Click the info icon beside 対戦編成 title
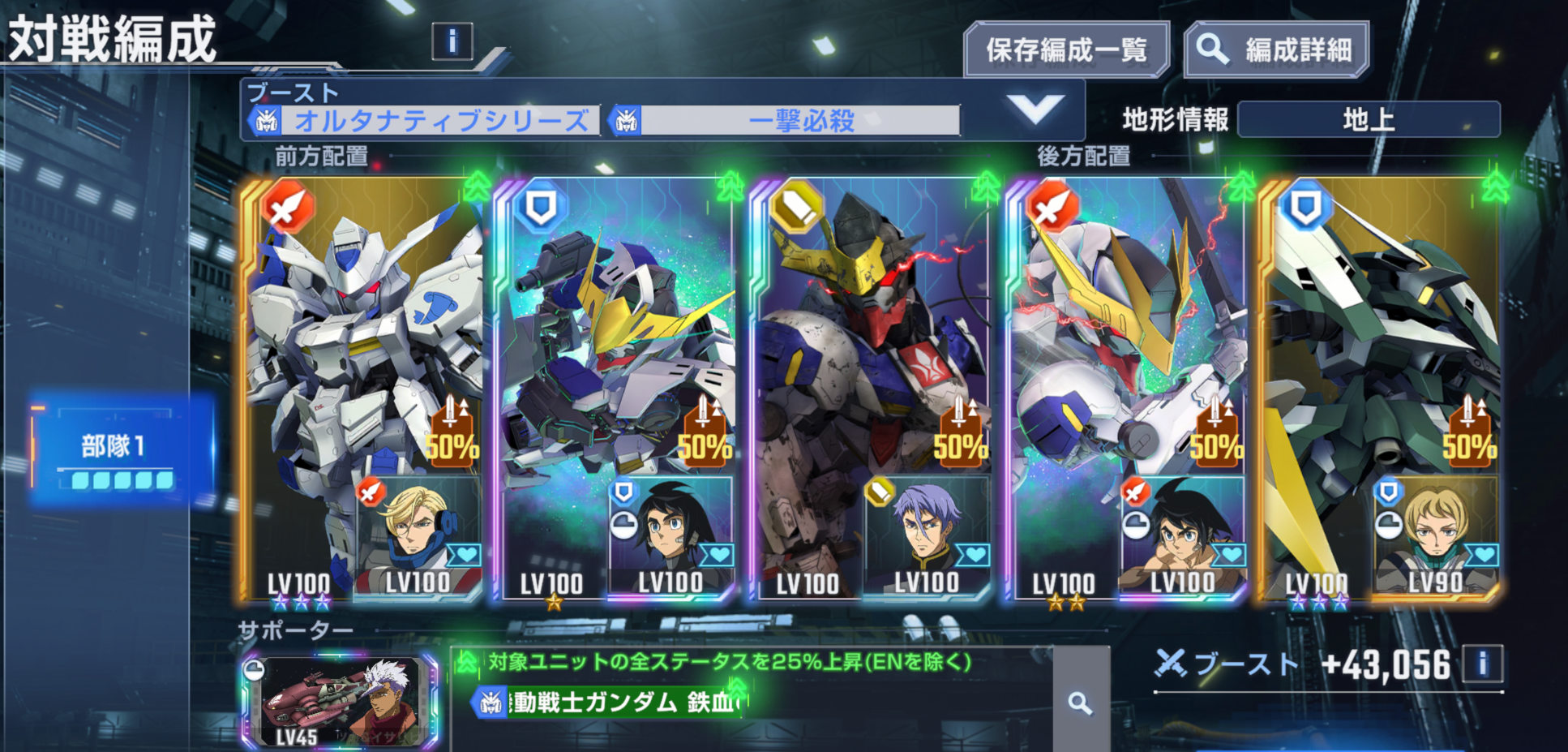 [x=452, y=41]
